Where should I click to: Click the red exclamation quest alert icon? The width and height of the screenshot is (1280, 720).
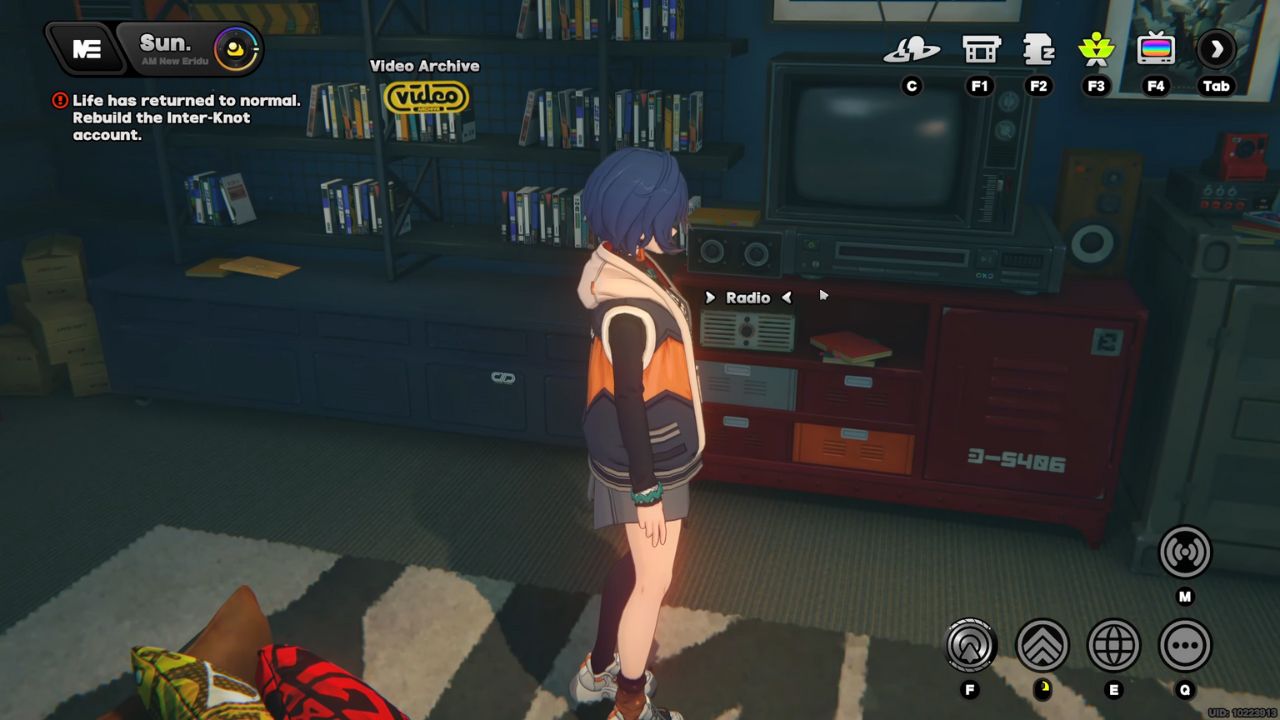(62, 100)
